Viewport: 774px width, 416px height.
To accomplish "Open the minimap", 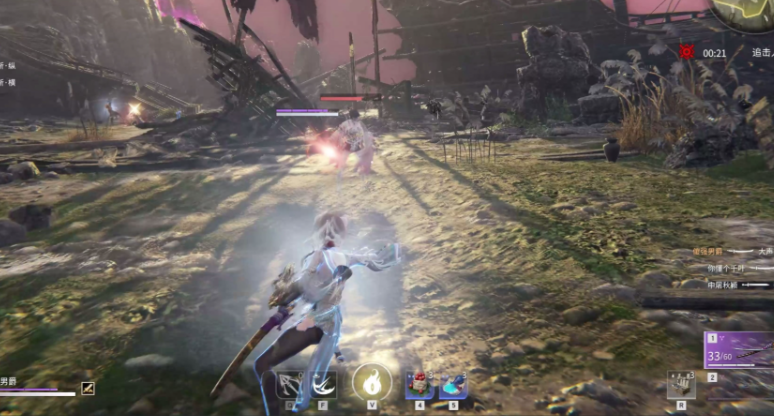I will pos(748,14).
